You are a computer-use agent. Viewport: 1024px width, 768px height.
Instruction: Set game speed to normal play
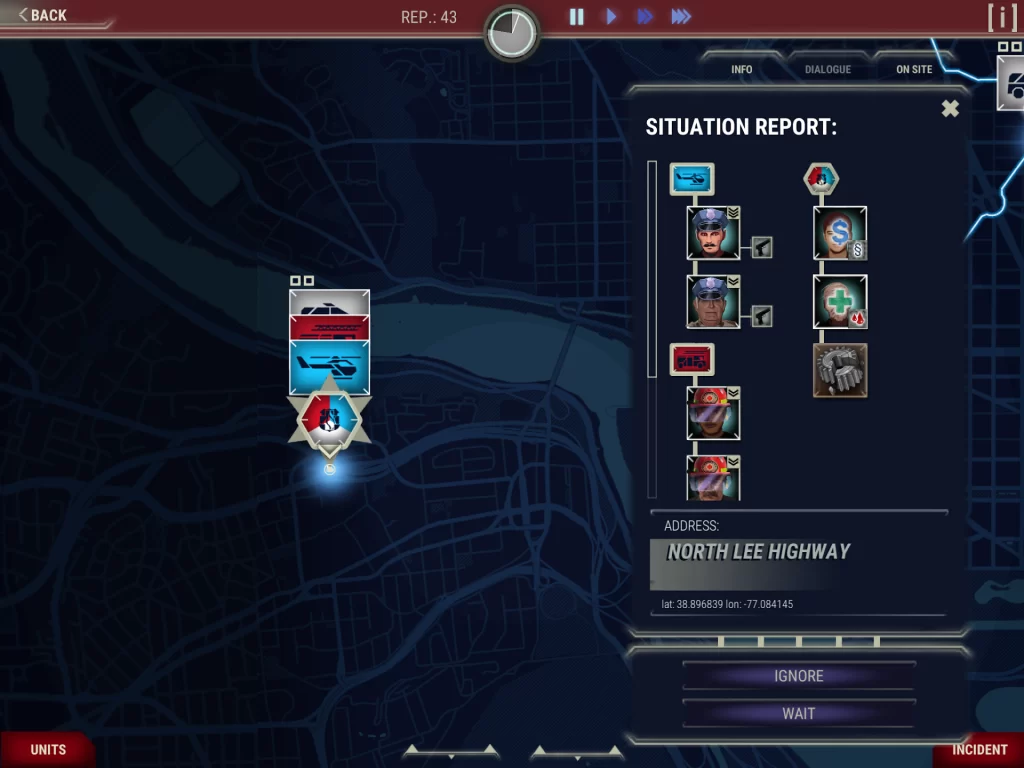coord(611,16)
